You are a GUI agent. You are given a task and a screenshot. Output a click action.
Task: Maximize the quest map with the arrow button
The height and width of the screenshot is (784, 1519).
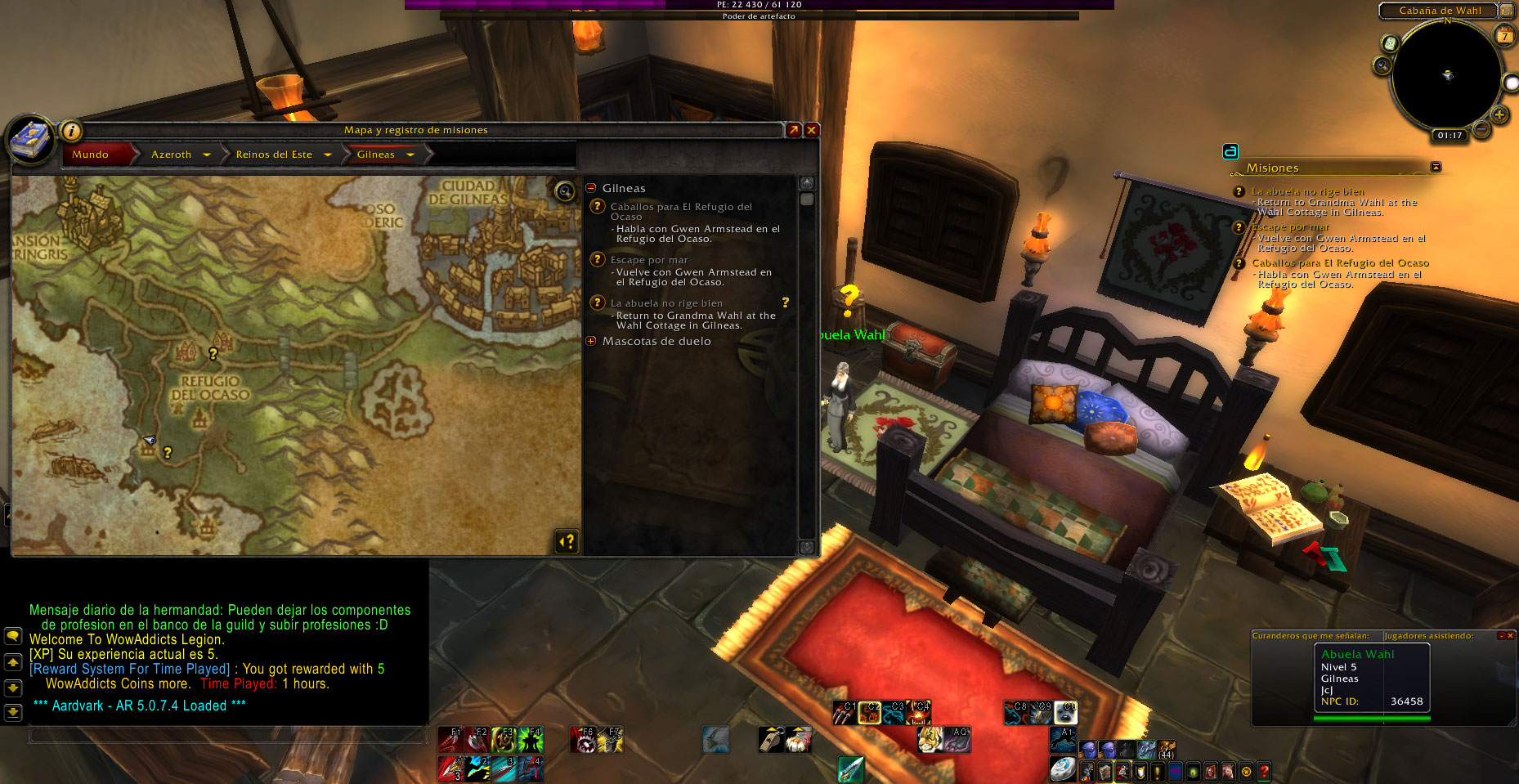pyautogui.click(x=793, y=130)
